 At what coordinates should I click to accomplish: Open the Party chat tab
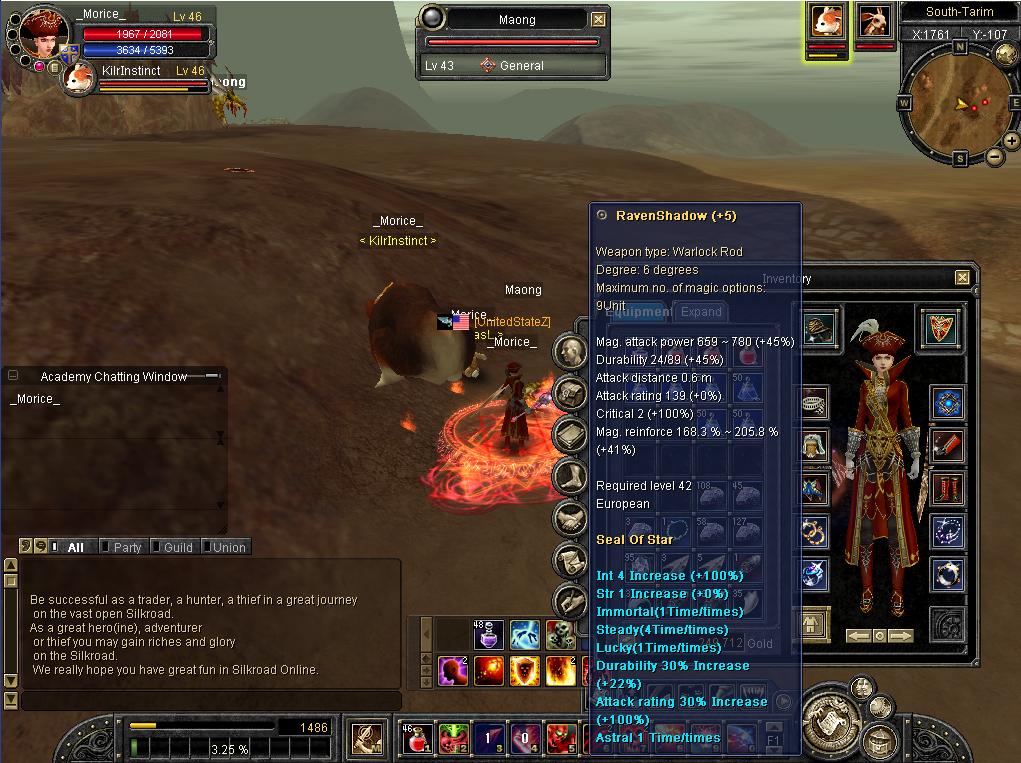click(127, 547)
